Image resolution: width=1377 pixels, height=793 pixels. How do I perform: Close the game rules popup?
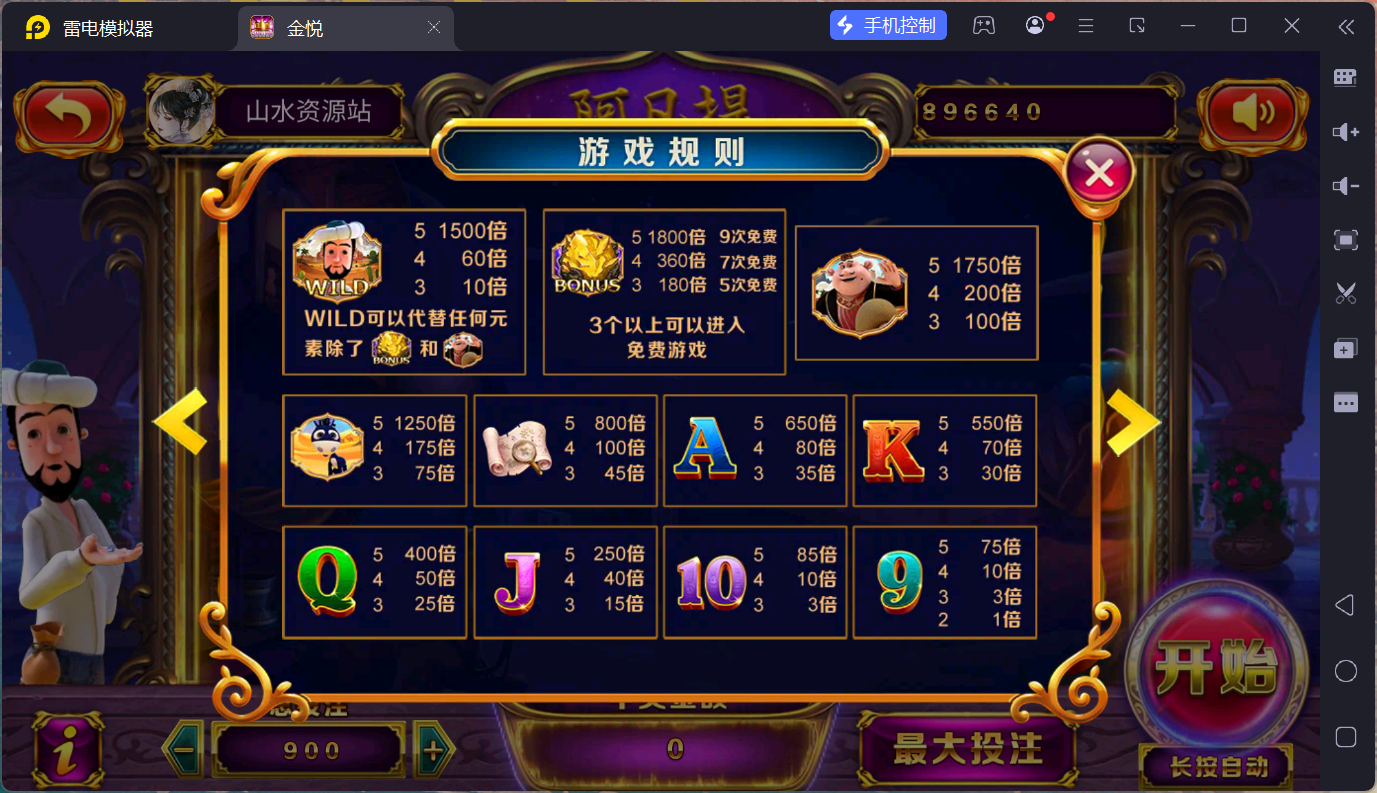pyautogui.click(x=1099, y=174)
